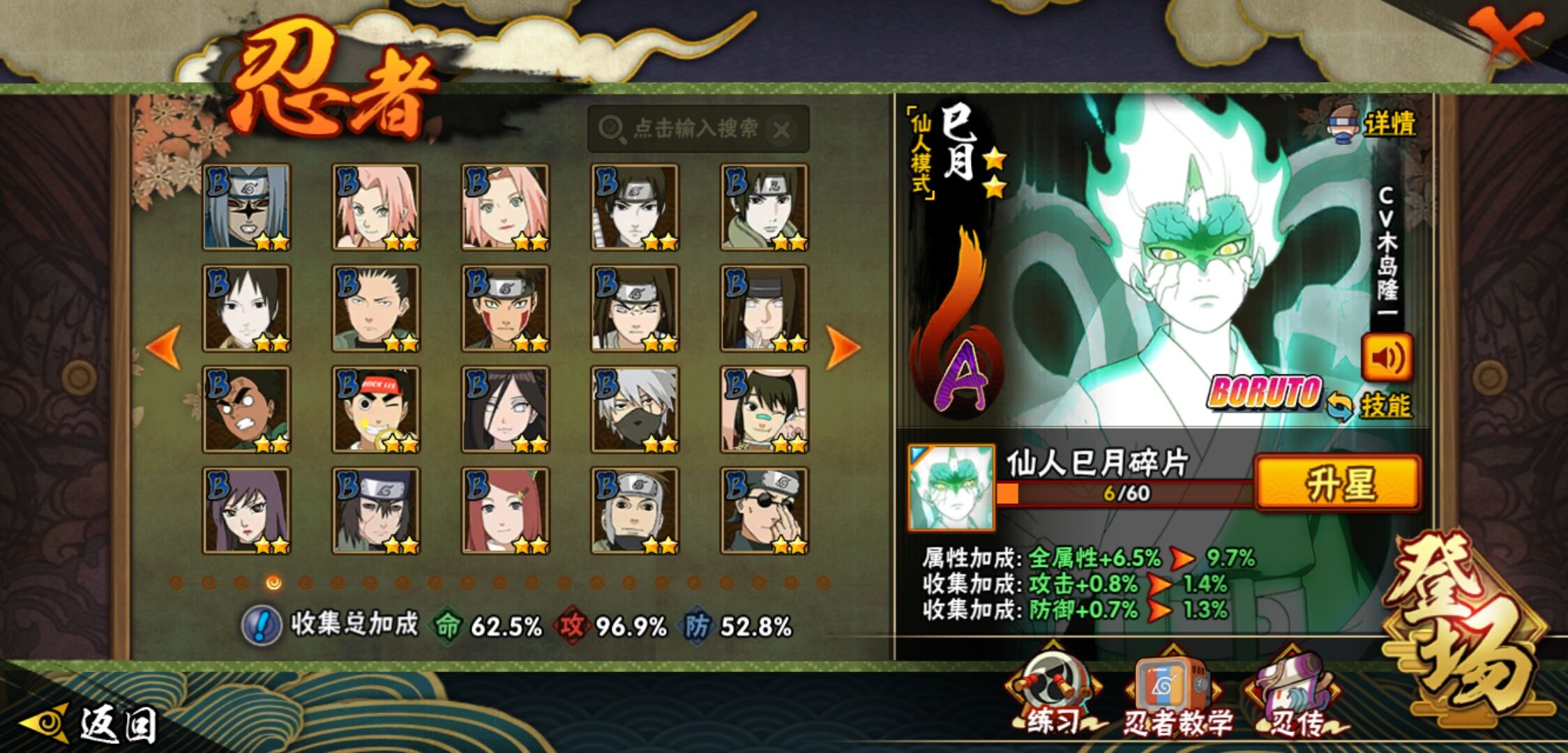Screen dimensions: 1568x753
Task: Open the collection bonus info icon
Action: click(261, 625)
